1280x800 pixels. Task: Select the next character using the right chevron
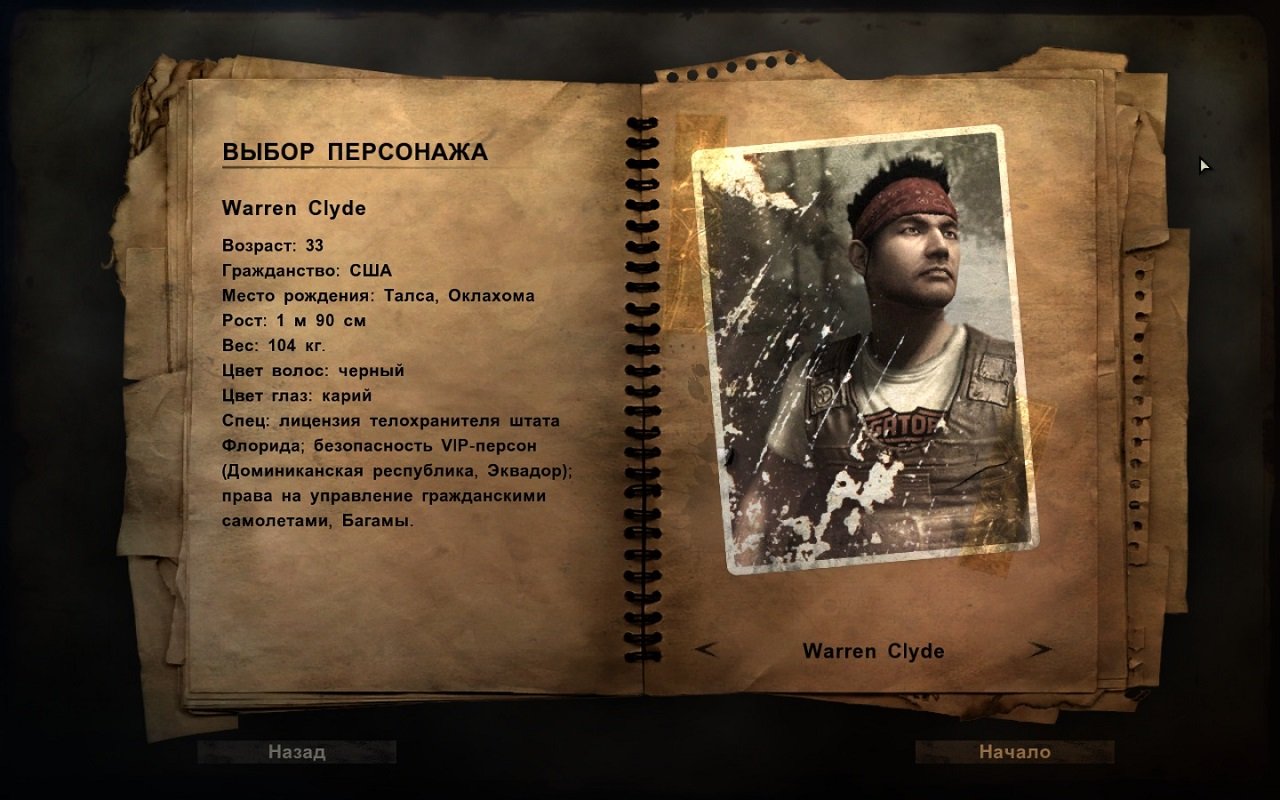click(1040, 650)
